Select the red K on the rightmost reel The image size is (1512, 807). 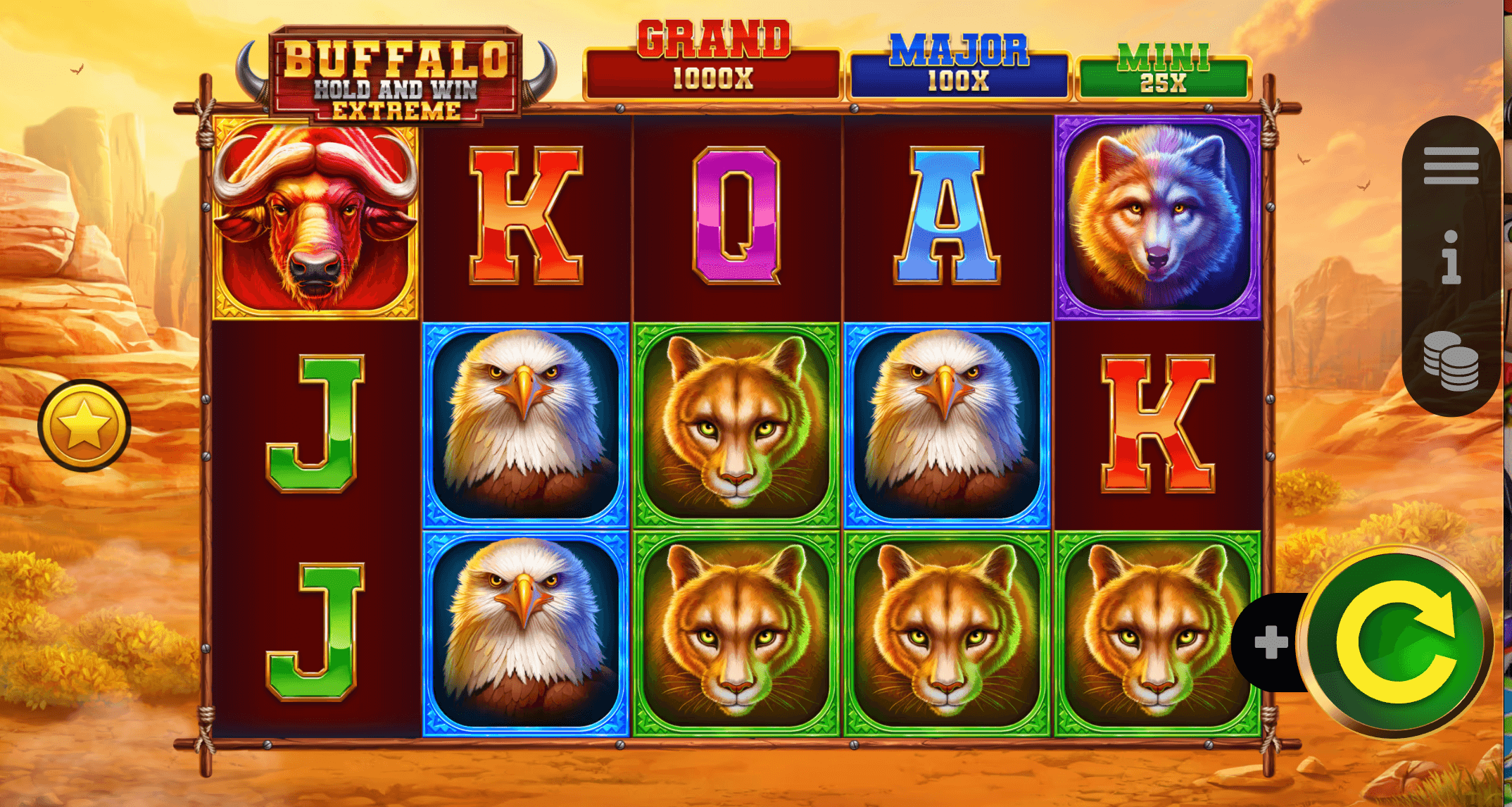coord(1157,423)
